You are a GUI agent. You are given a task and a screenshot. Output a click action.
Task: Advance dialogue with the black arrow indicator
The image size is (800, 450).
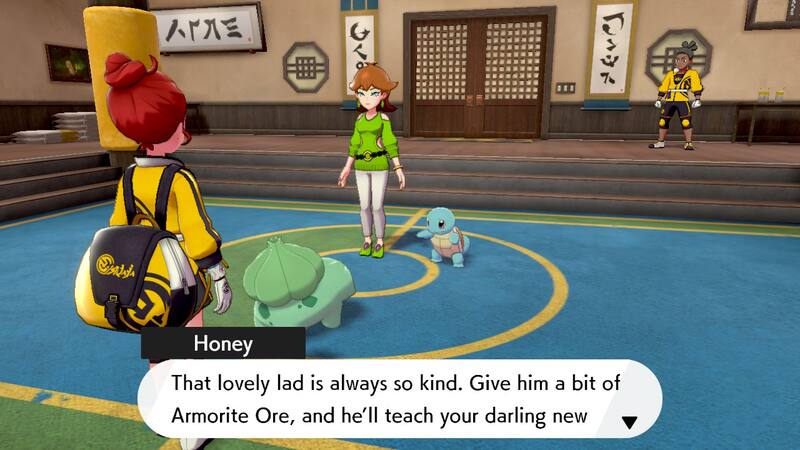(x=629, y=423)
